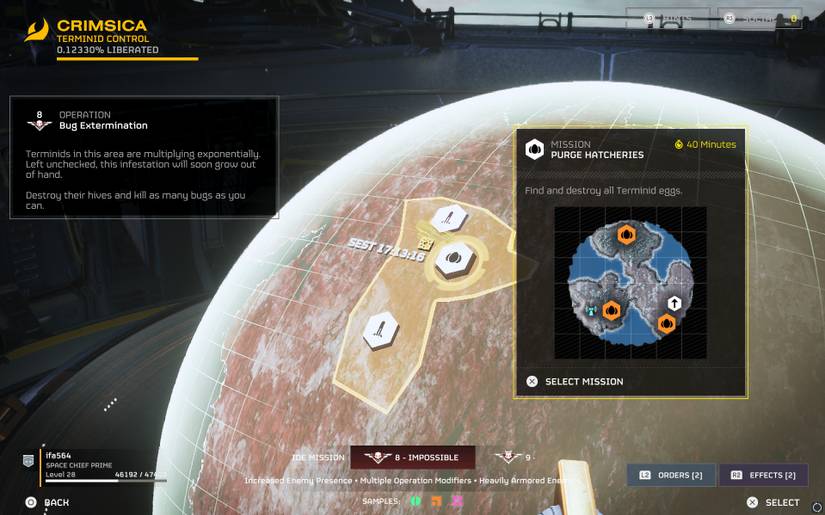Go back to the previous screen
Screen dimensions: 825x515
48,502
